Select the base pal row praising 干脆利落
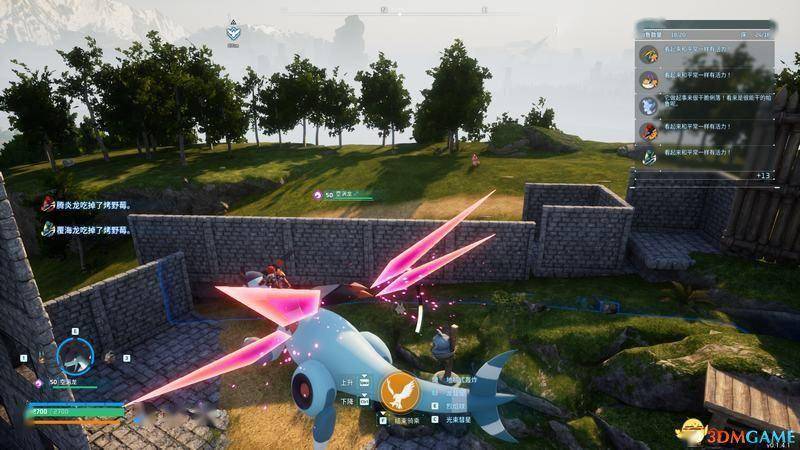Screen dimensions: 800x450 (703, 102)
